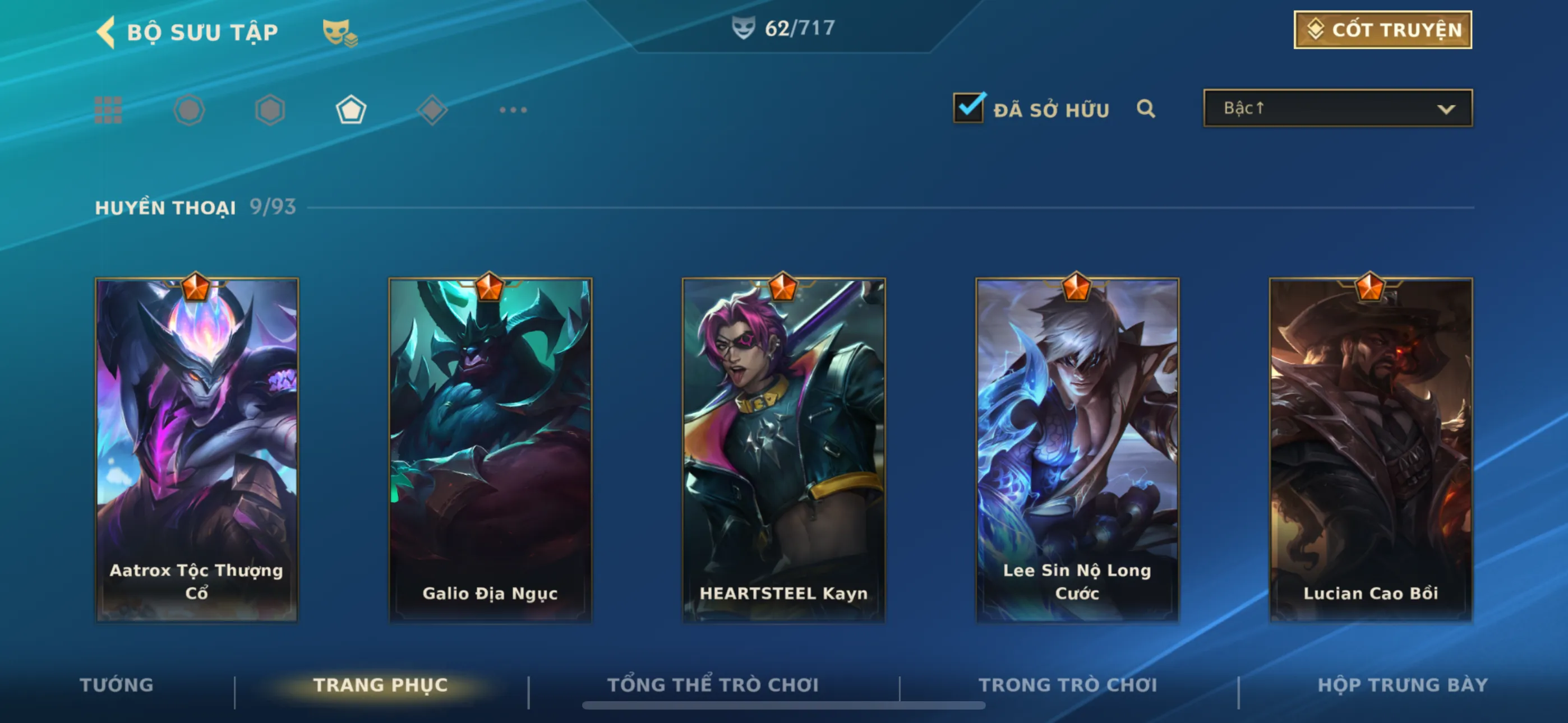This screenshot has height=723, width=1568.
Task: Open the Bậc sort dropdown
Action: 1338,108
